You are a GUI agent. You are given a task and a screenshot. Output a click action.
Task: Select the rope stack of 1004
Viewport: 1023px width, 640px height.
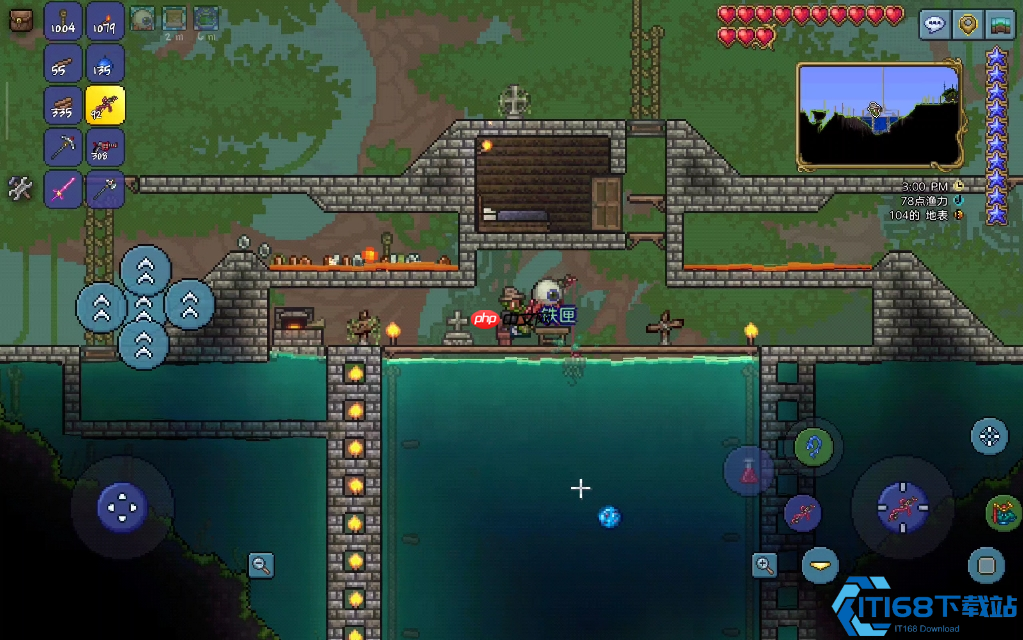63,20
